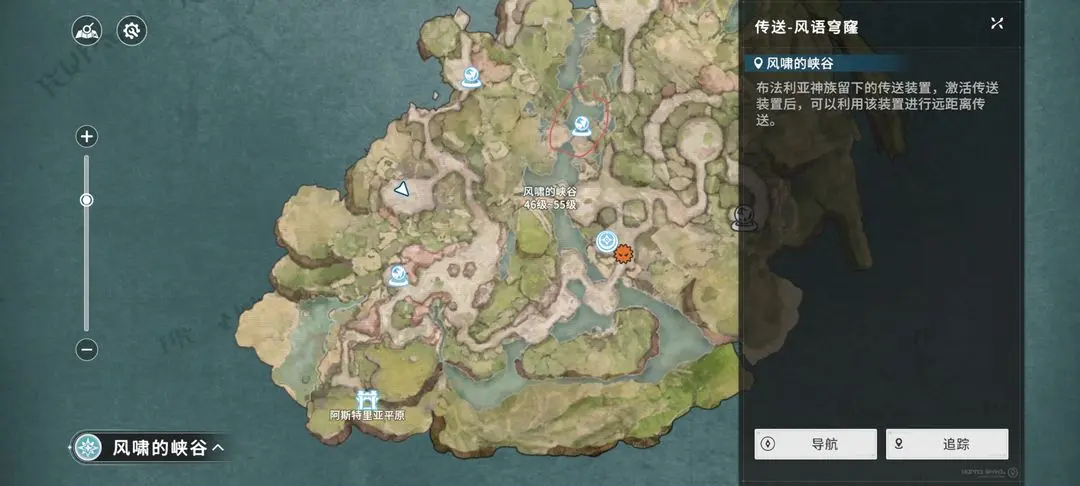Expand the 风啸的峡谷 region selector
Viewport: 1080px width, 486px height.
(x=150, y=448)
